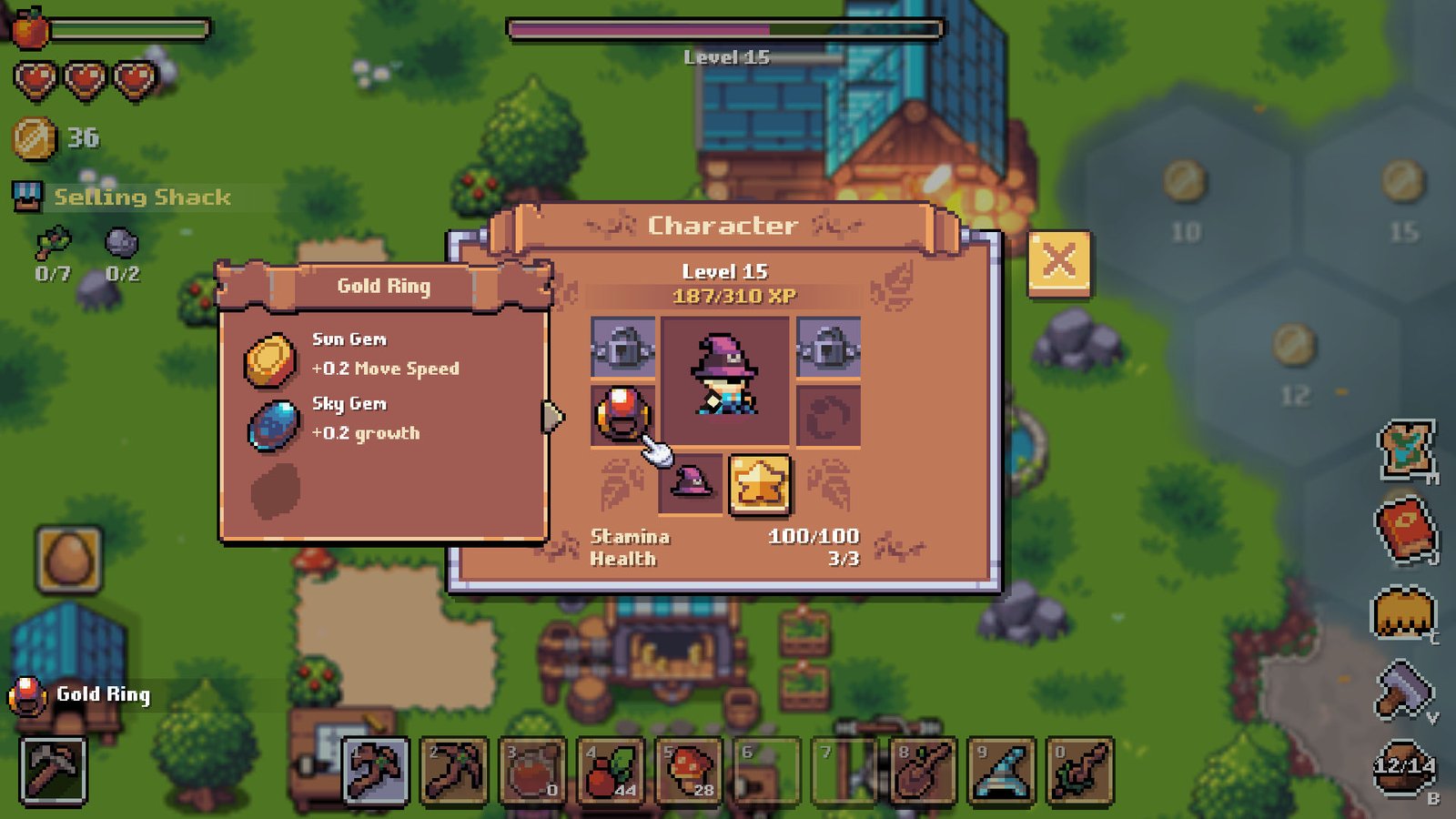The image size is (1456, 819).
Task: Open the character hair icon
Action: coord(1403,612)
